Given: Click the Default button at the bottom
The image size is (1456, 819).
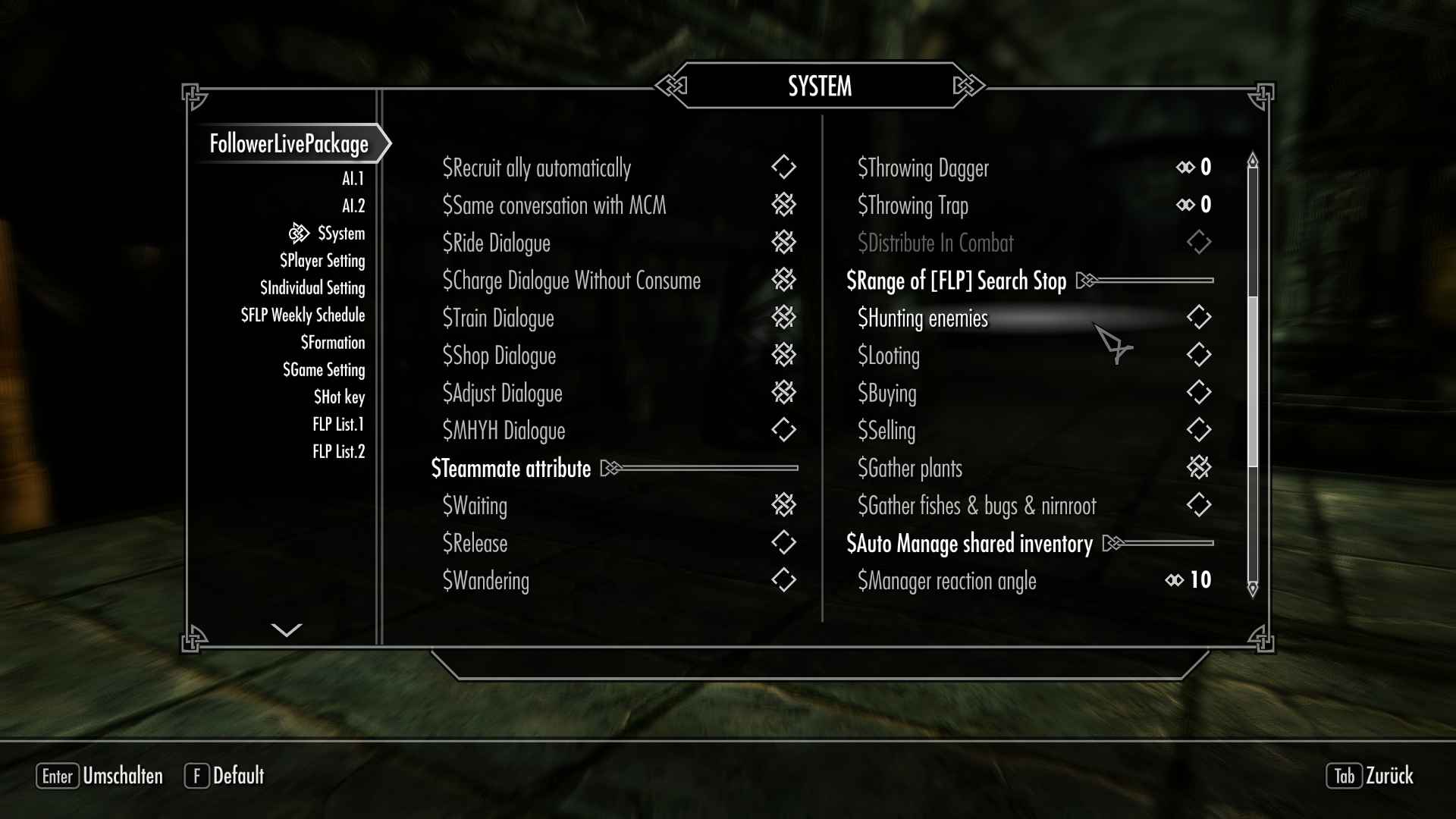Looking at the screenshot, I should (239, 777).
